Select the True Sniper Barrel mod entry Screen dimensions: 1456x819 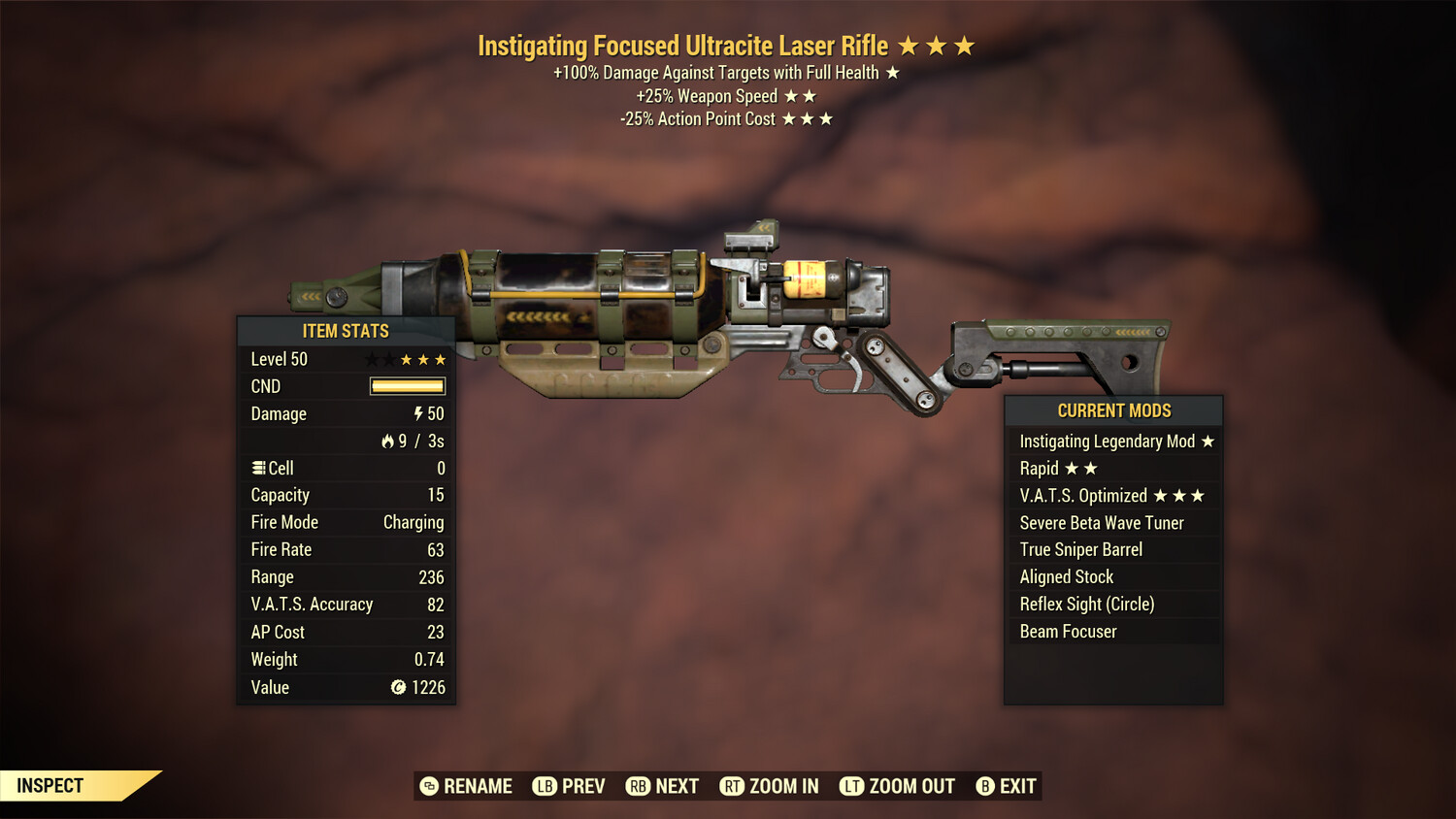[1080, 549]
